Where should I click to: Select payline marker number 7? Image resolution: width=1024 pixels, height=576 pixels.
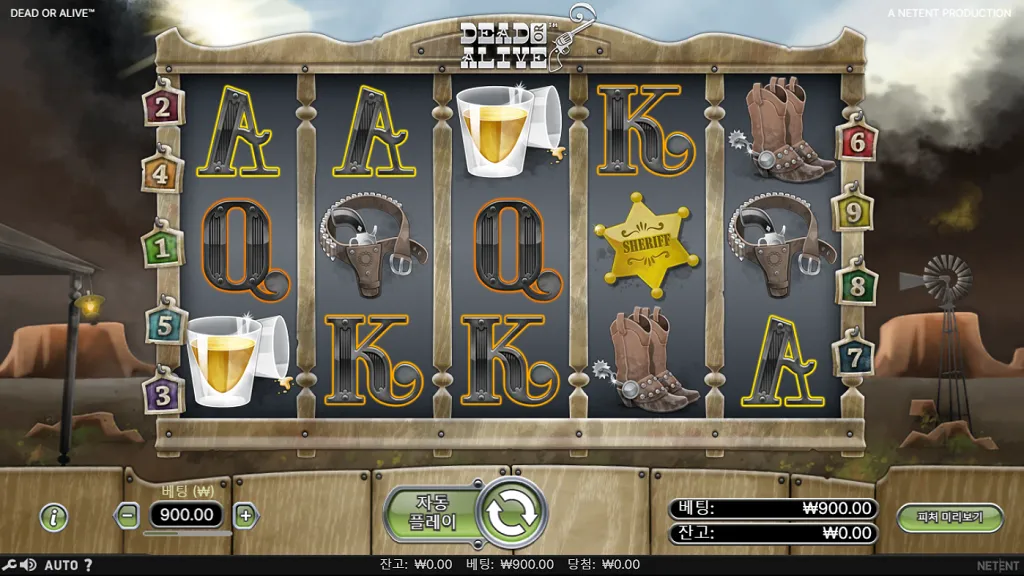pos(854,357)
